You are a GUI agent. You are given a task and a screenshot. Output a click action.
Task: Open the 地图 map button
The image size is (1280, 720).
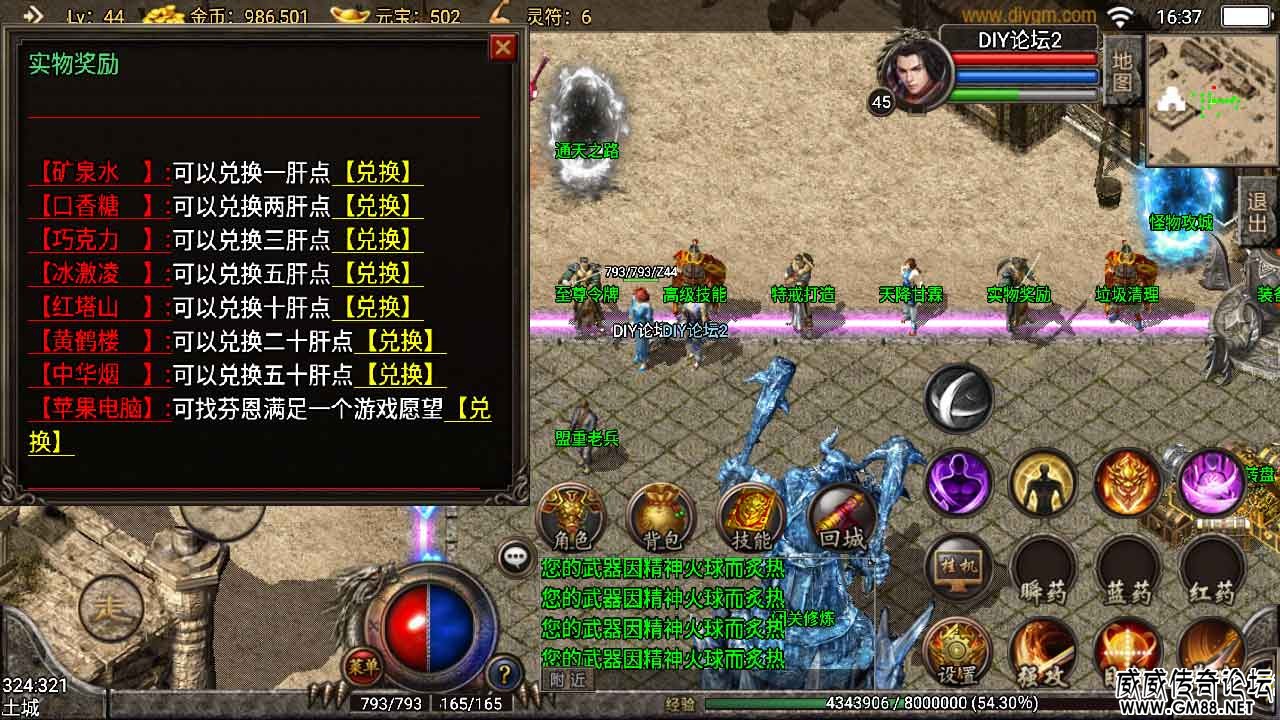(x=1122, y=70)
